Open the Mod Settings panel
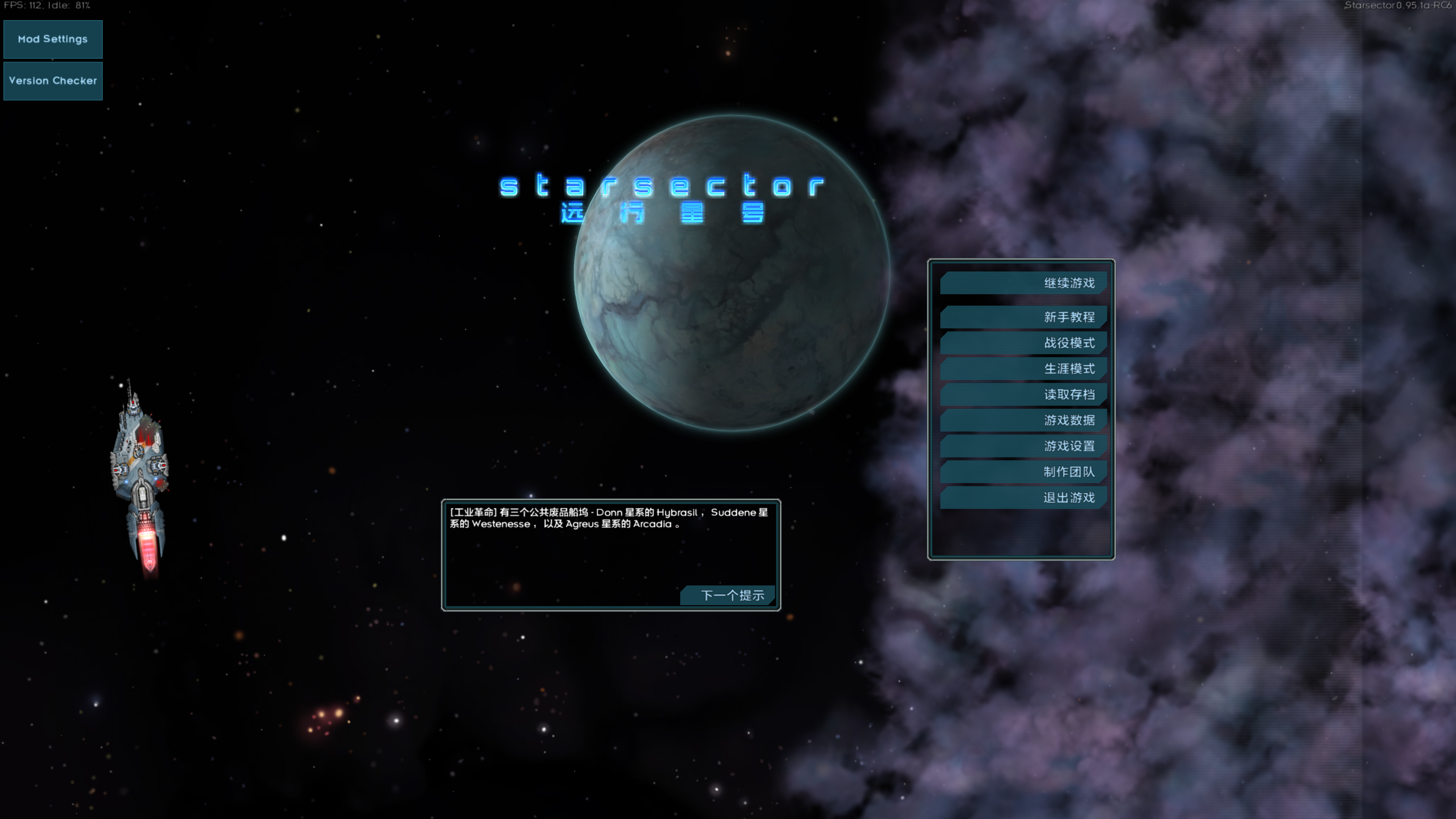 53,39
